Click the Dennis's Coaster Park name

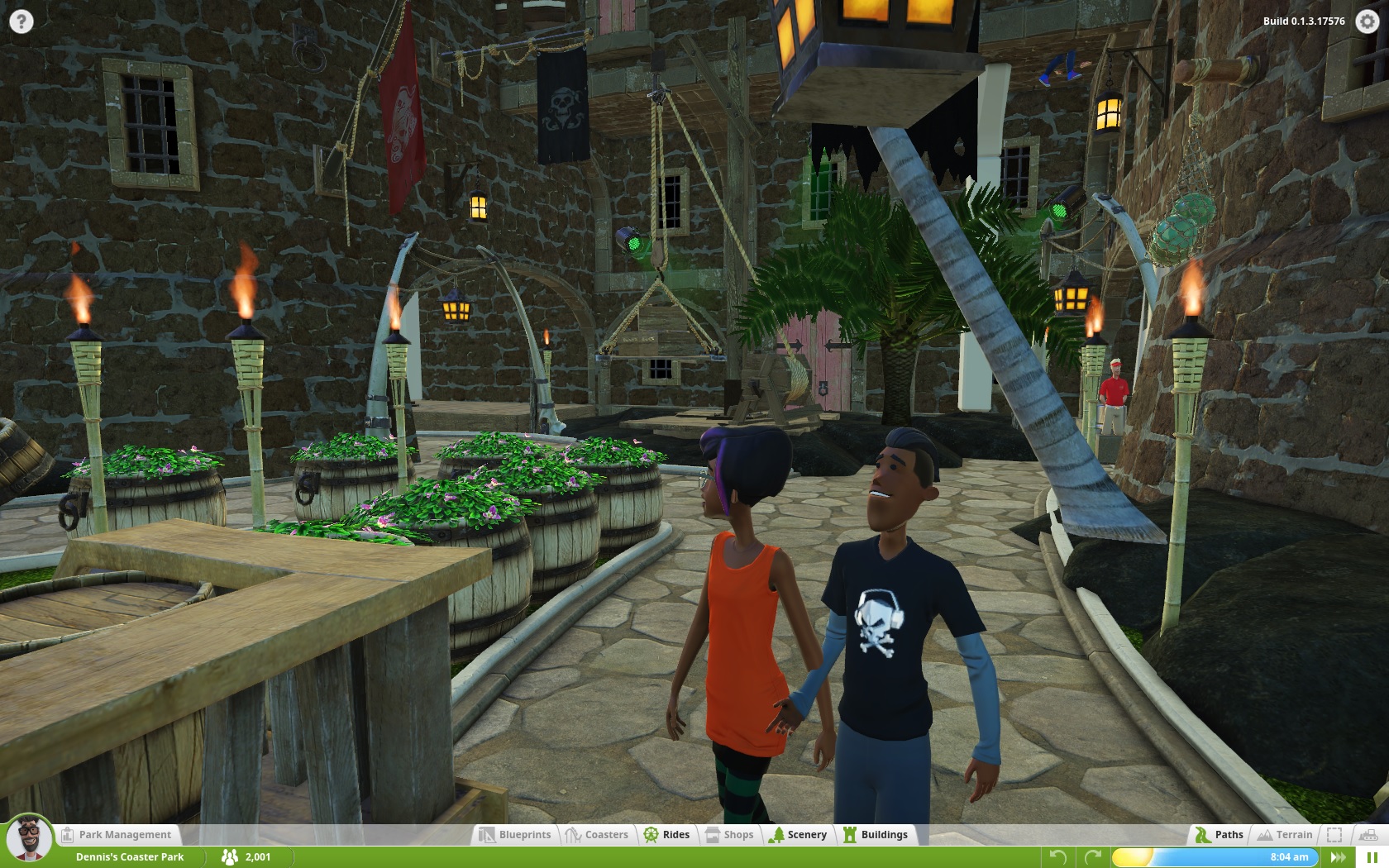click(130, 857)
